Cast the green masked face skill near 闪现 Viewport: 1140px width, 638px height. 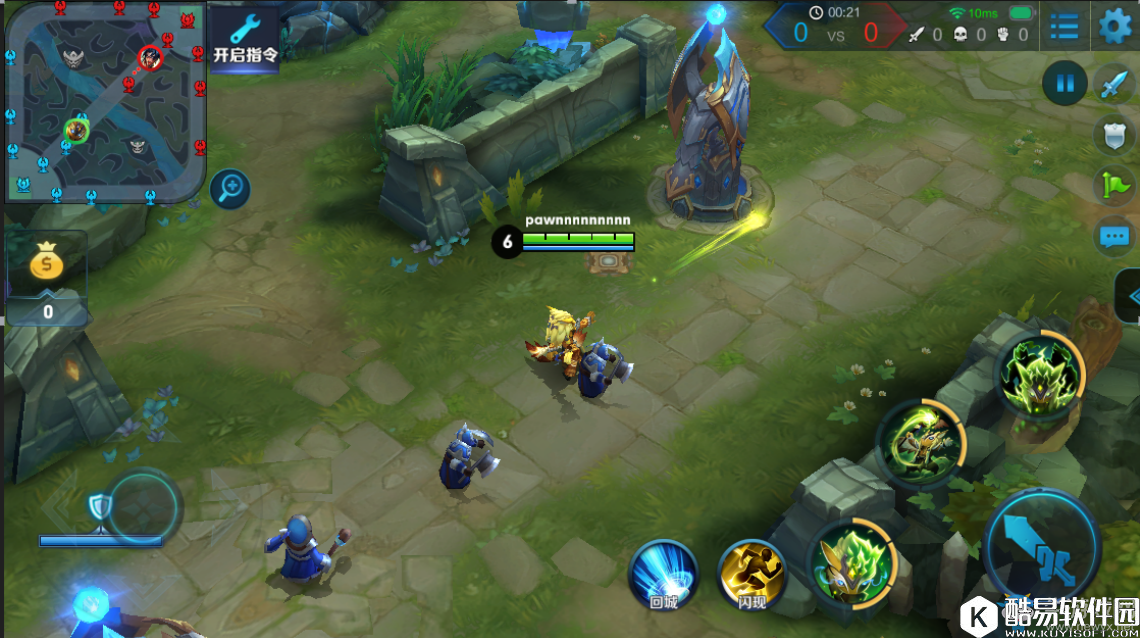(850, 565)
